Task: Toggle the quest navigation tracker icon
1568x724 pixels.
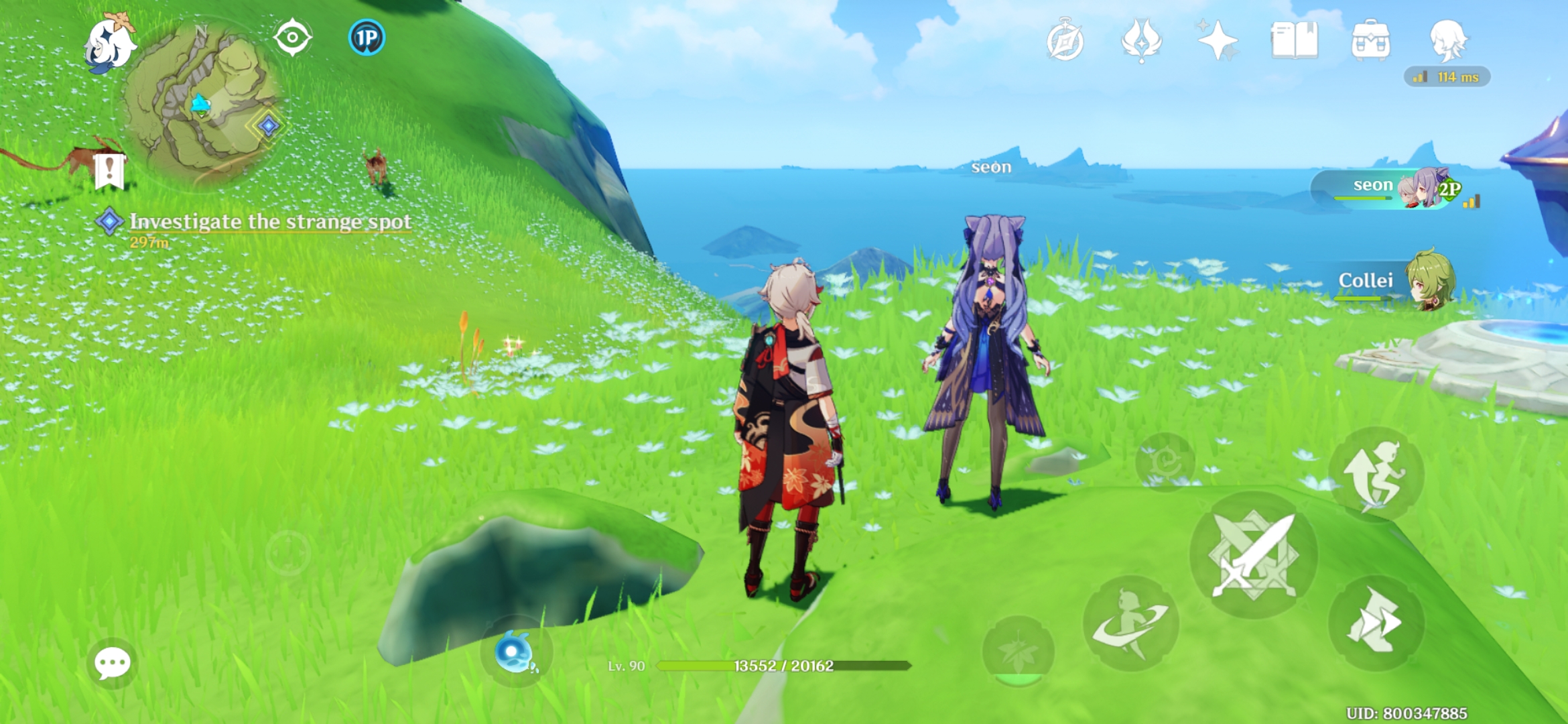Action: pos(291,39)
